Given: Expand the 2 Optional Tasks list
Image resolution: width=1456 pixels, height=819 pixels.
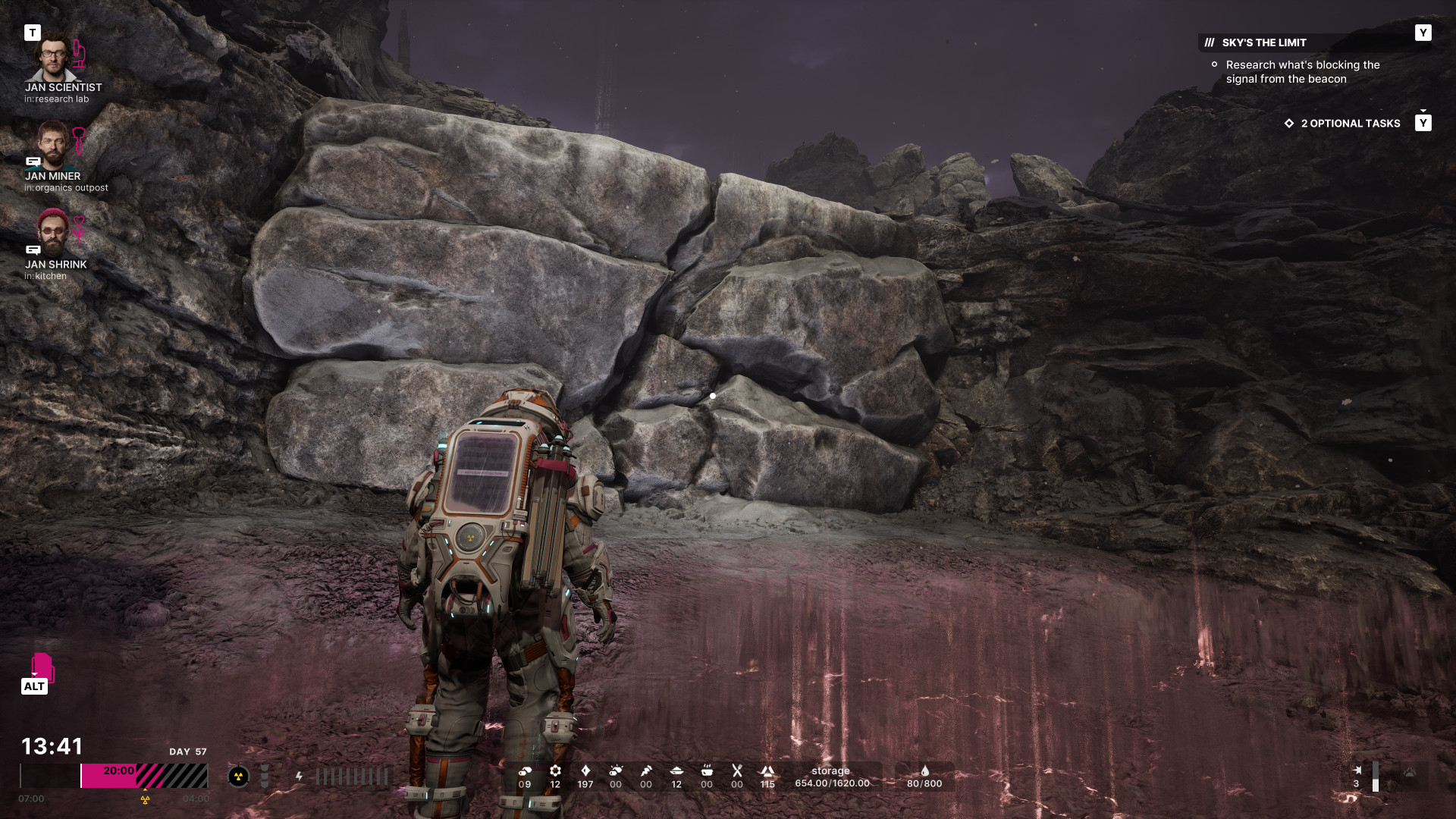Looking at the screenshot, I should (x=1350, y=124).
